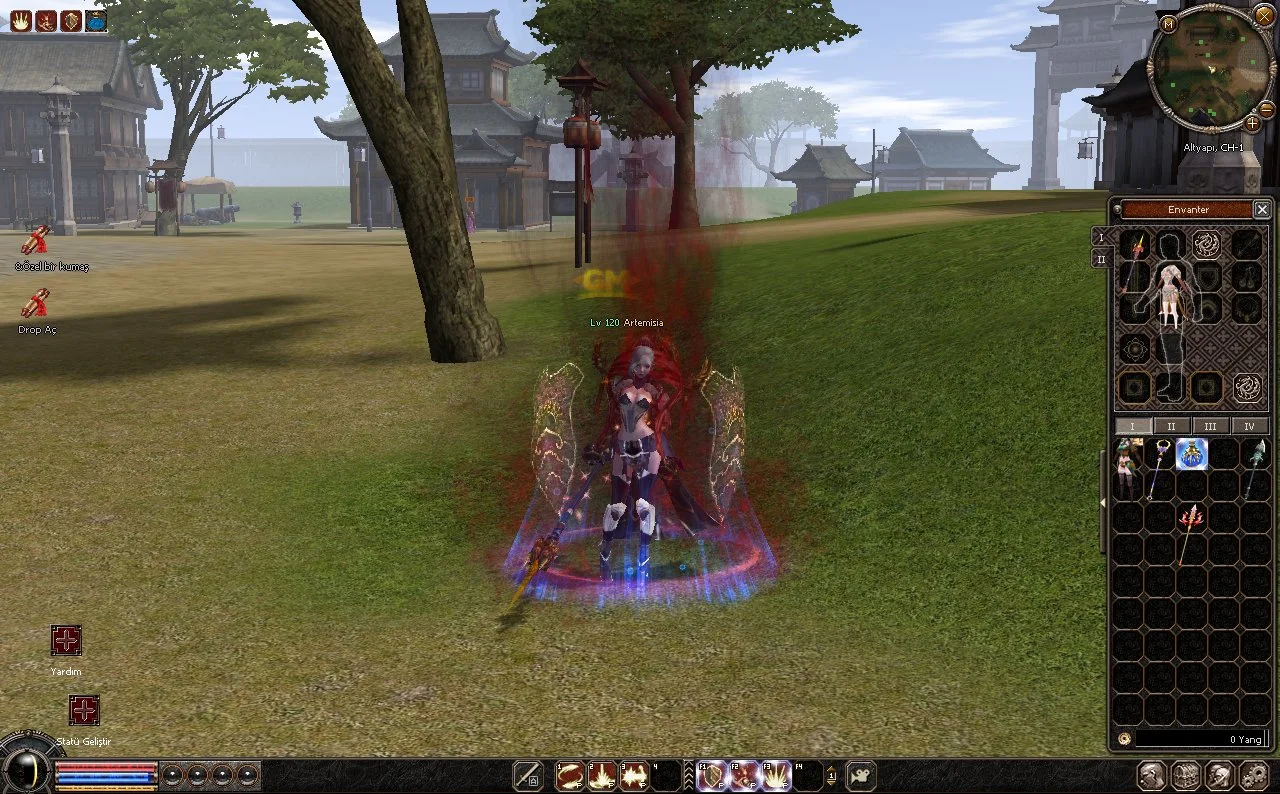Zoom in the minimap with plus button
Screen dimensions: 1280x794
click(1252, 123)
